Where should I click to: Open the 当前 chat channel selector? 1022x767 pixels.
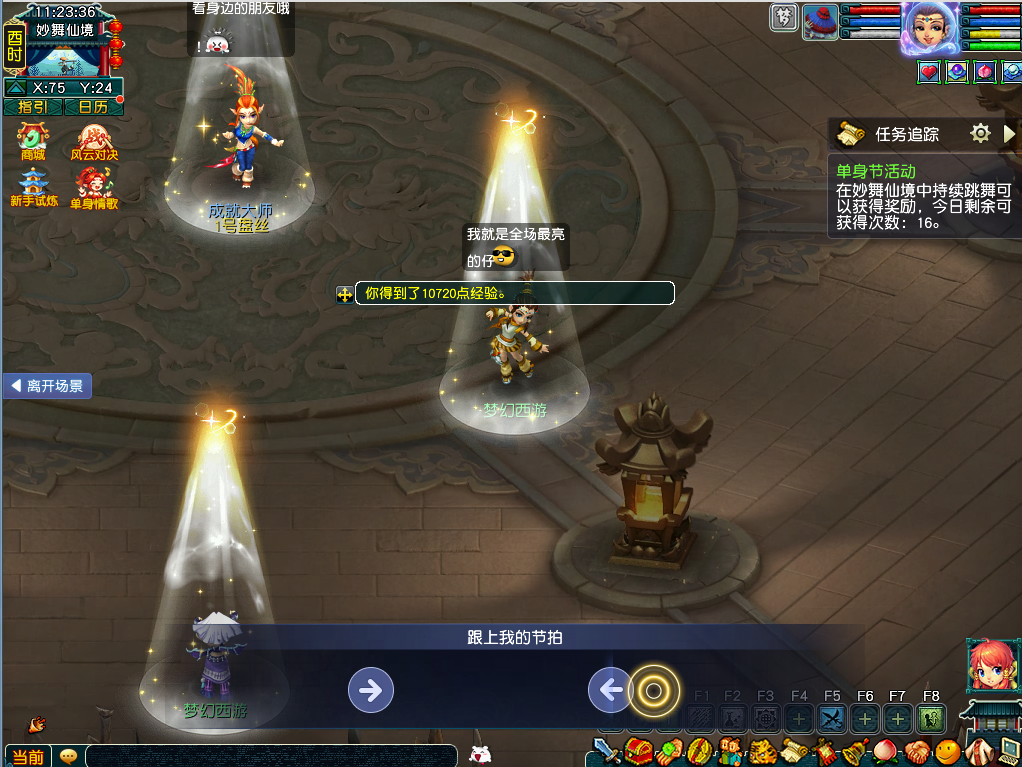[26, 756]
